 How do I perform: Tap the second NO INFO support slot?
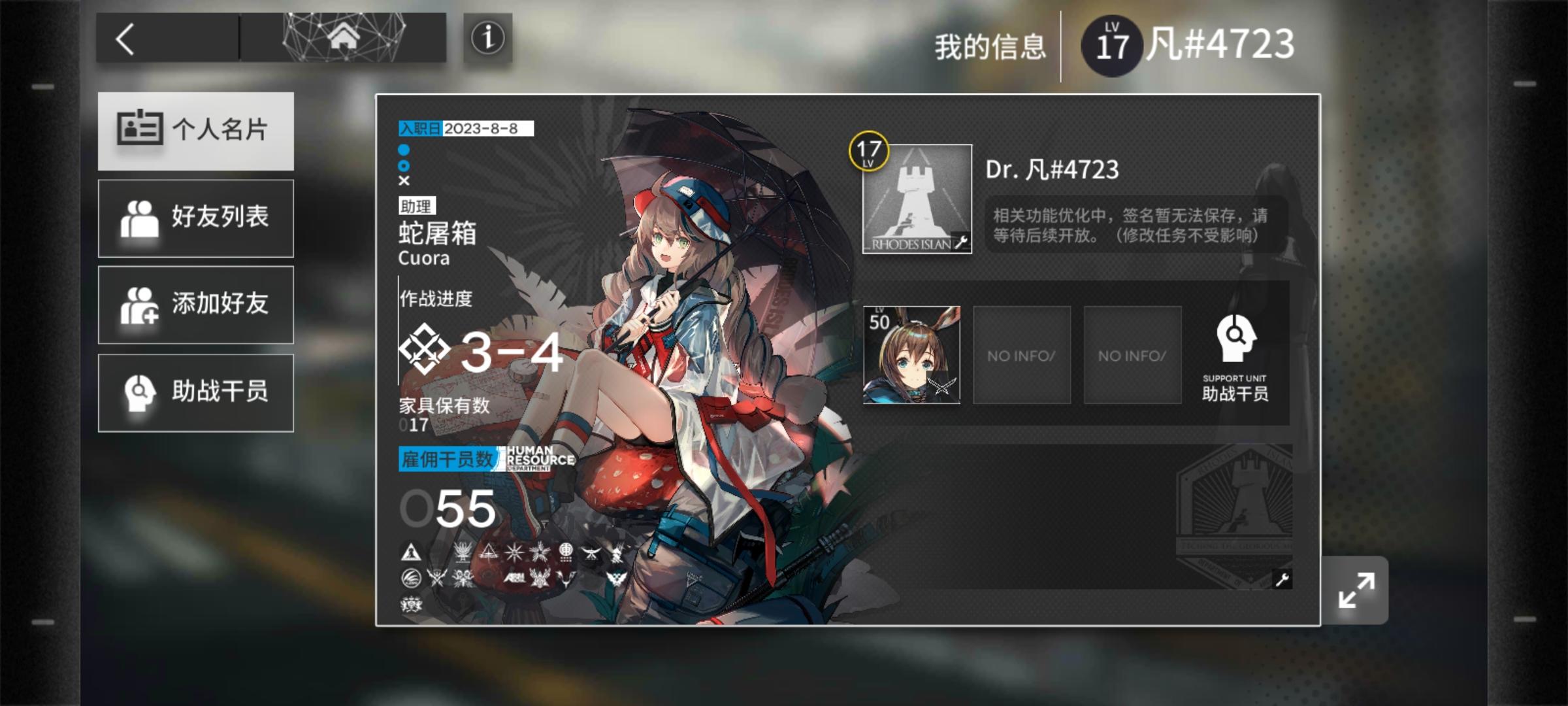pyautogui.click(x=1132, y=356)
